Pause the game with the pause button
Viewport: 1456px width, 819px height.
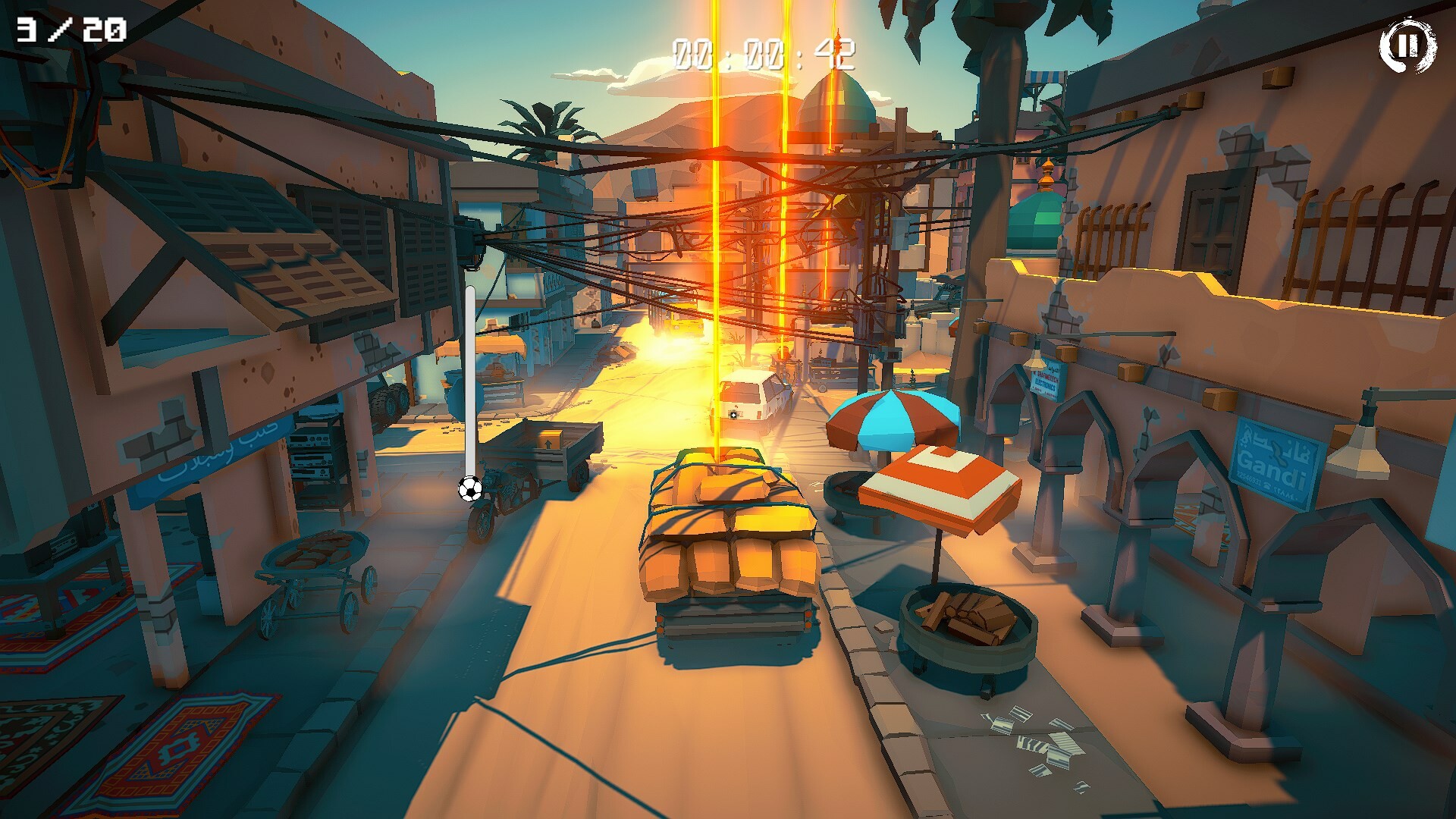pos(1407,45)
